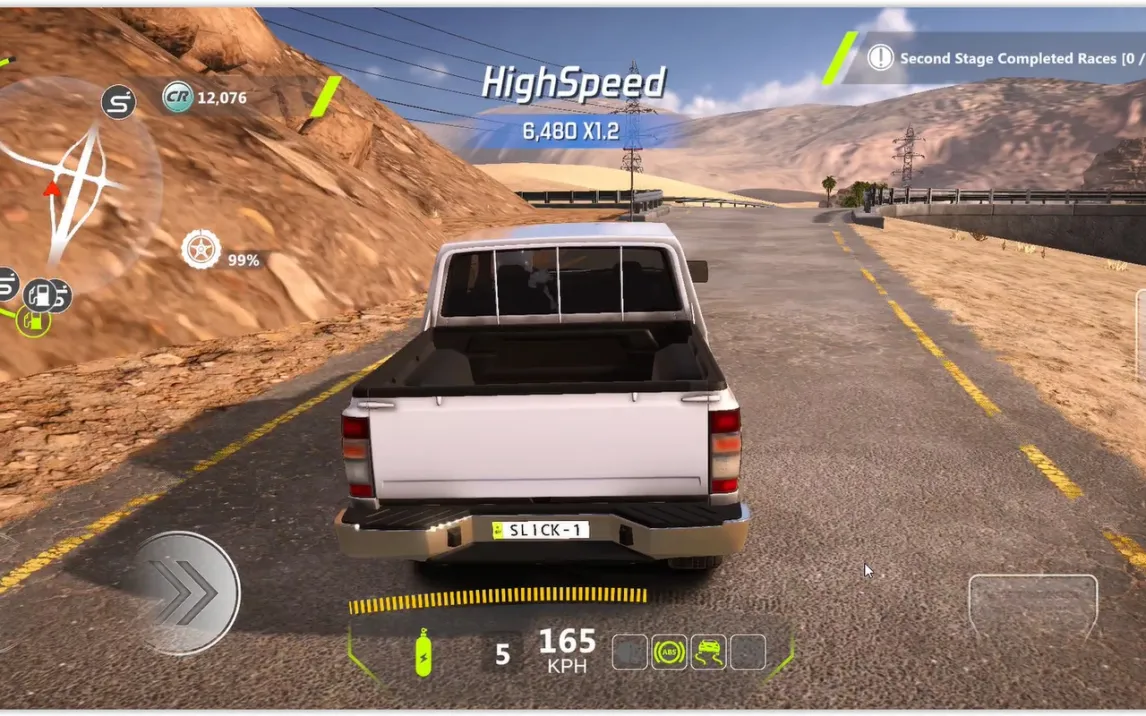Screen dimensions: 1146x716
Task: Tap the CR credits coin icon
Action: [178, 97]
